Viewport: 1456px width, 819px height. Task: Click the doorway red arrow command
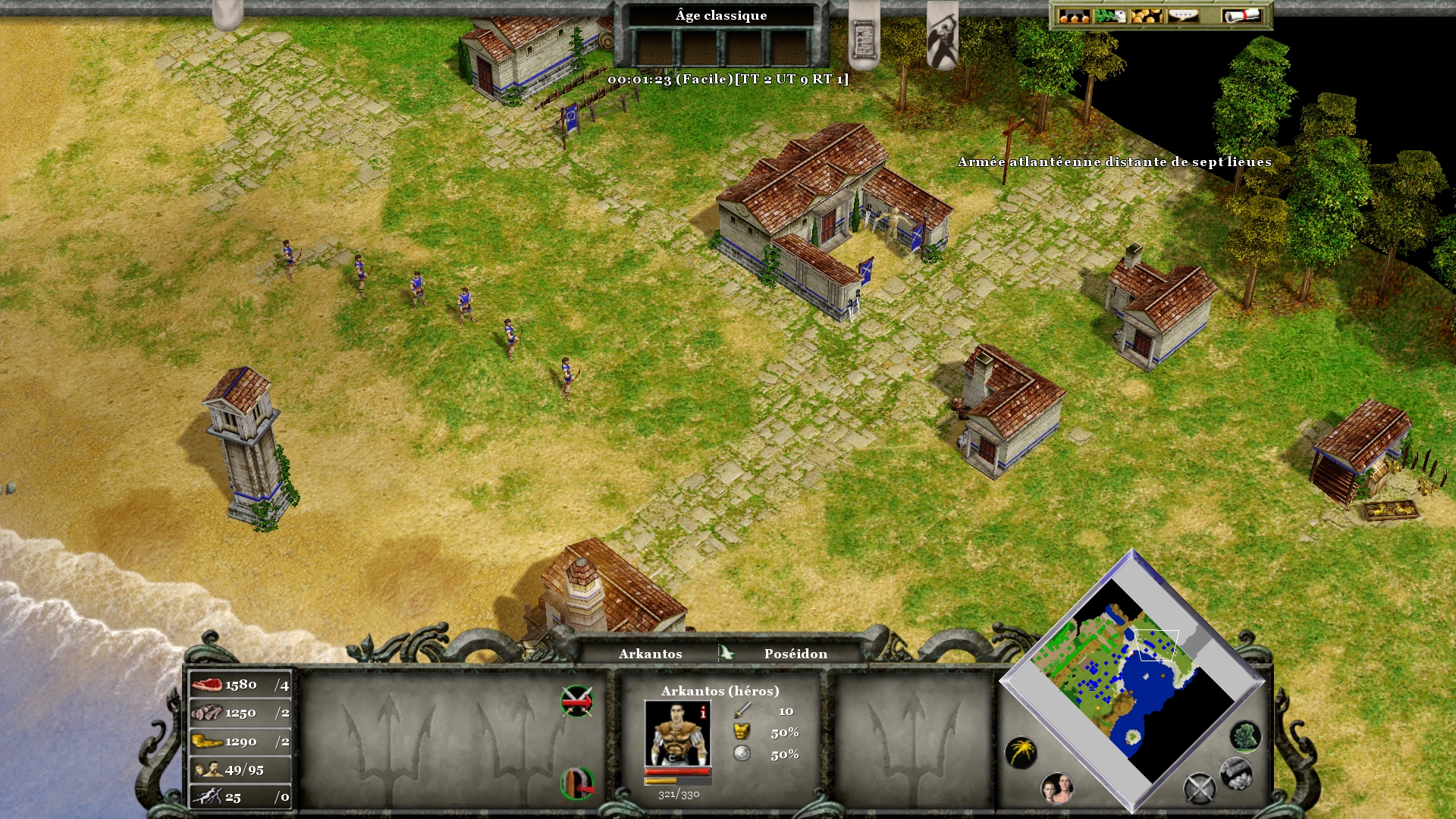click(576, 783)
